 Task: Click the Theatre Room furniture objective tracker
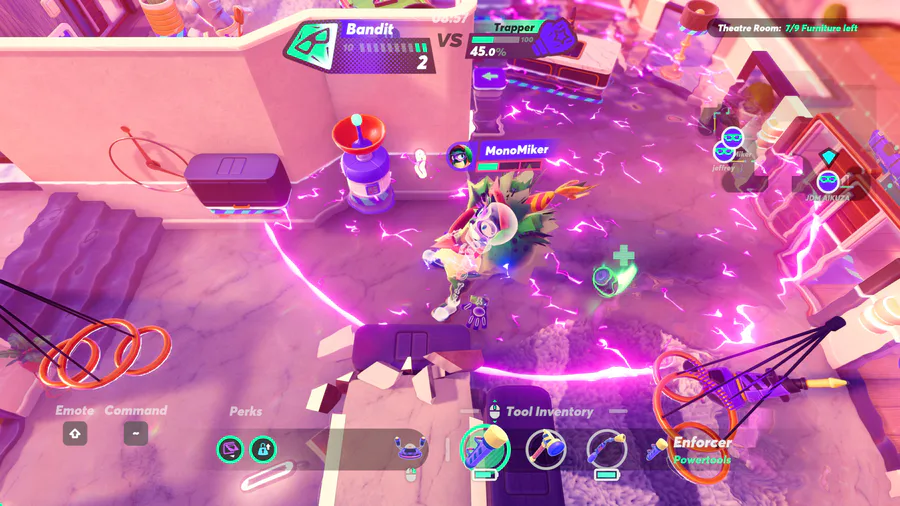[787, 28]
